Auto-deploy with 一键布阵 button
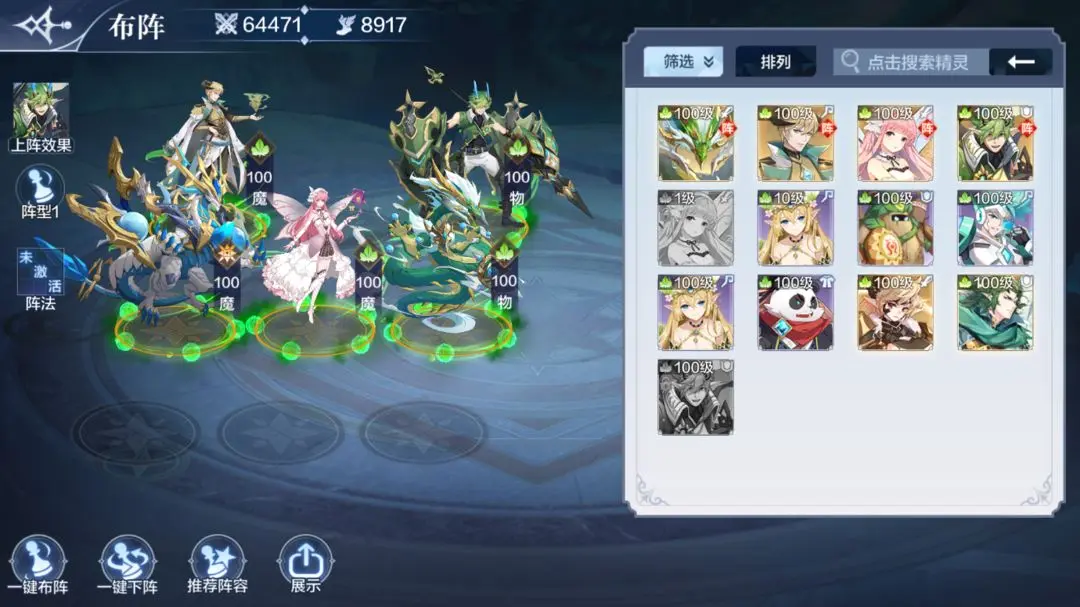1080x607 pixels. pos(39,566)
